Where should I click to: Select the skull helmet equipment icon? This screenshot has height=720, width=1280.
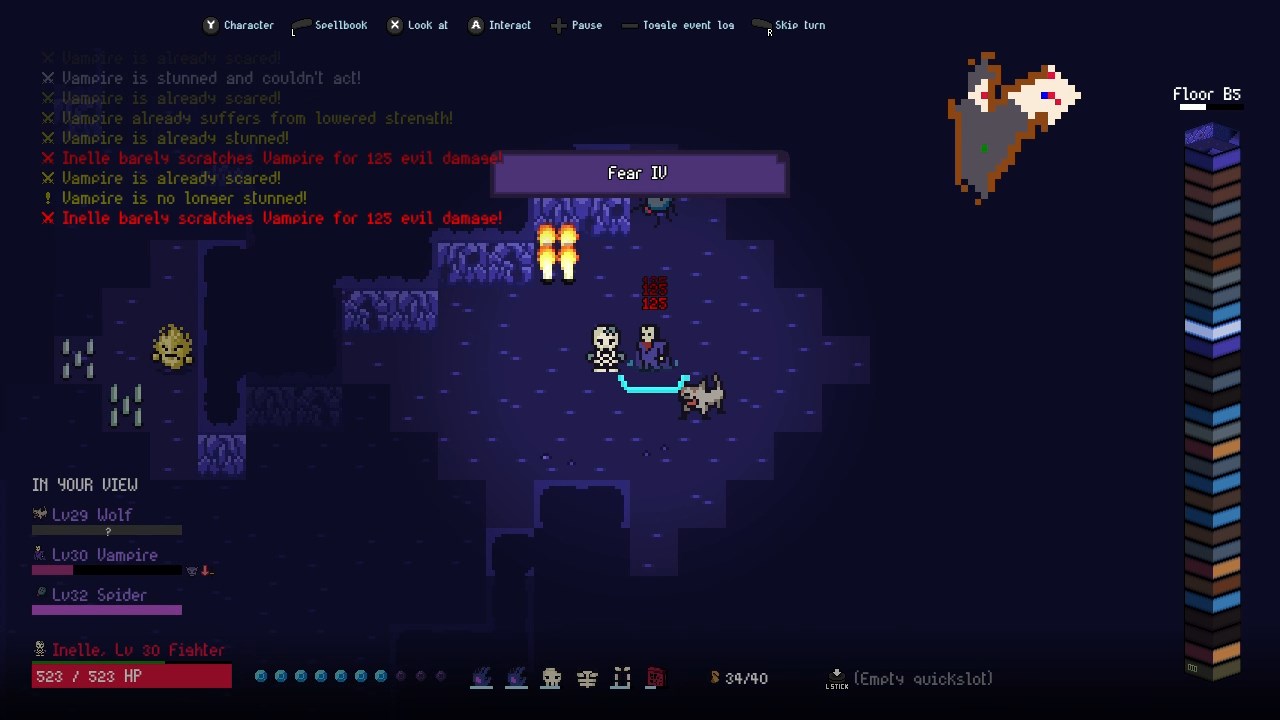pyautogui.click(x=551, y=678)
